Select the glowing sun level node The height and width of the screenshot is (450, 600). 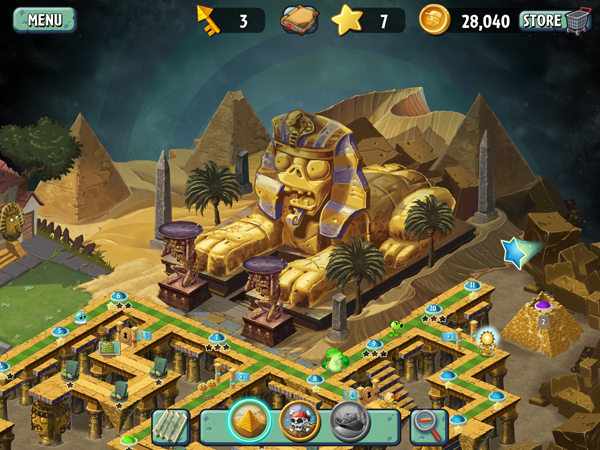(x=487, y=339)
